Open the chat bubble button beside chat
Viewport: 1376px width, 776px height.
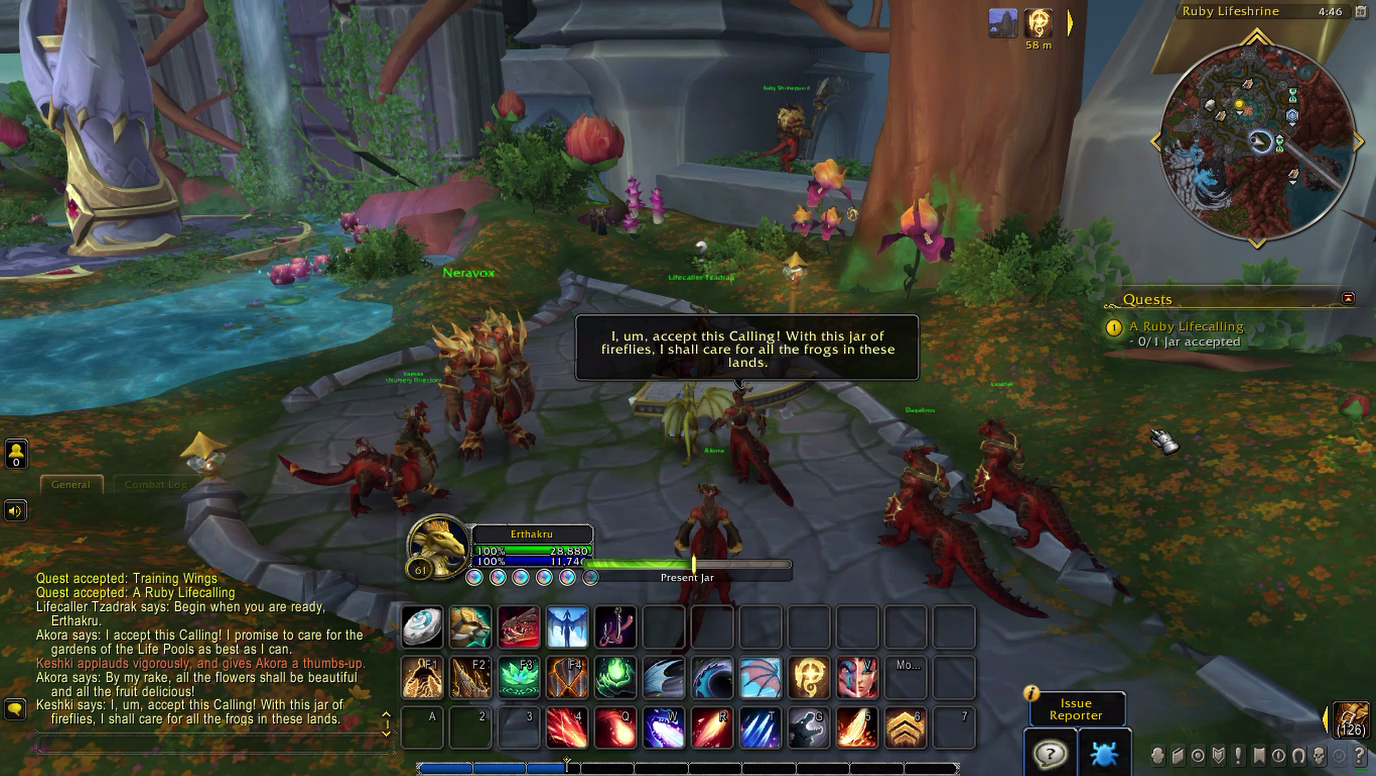point(15,708)
